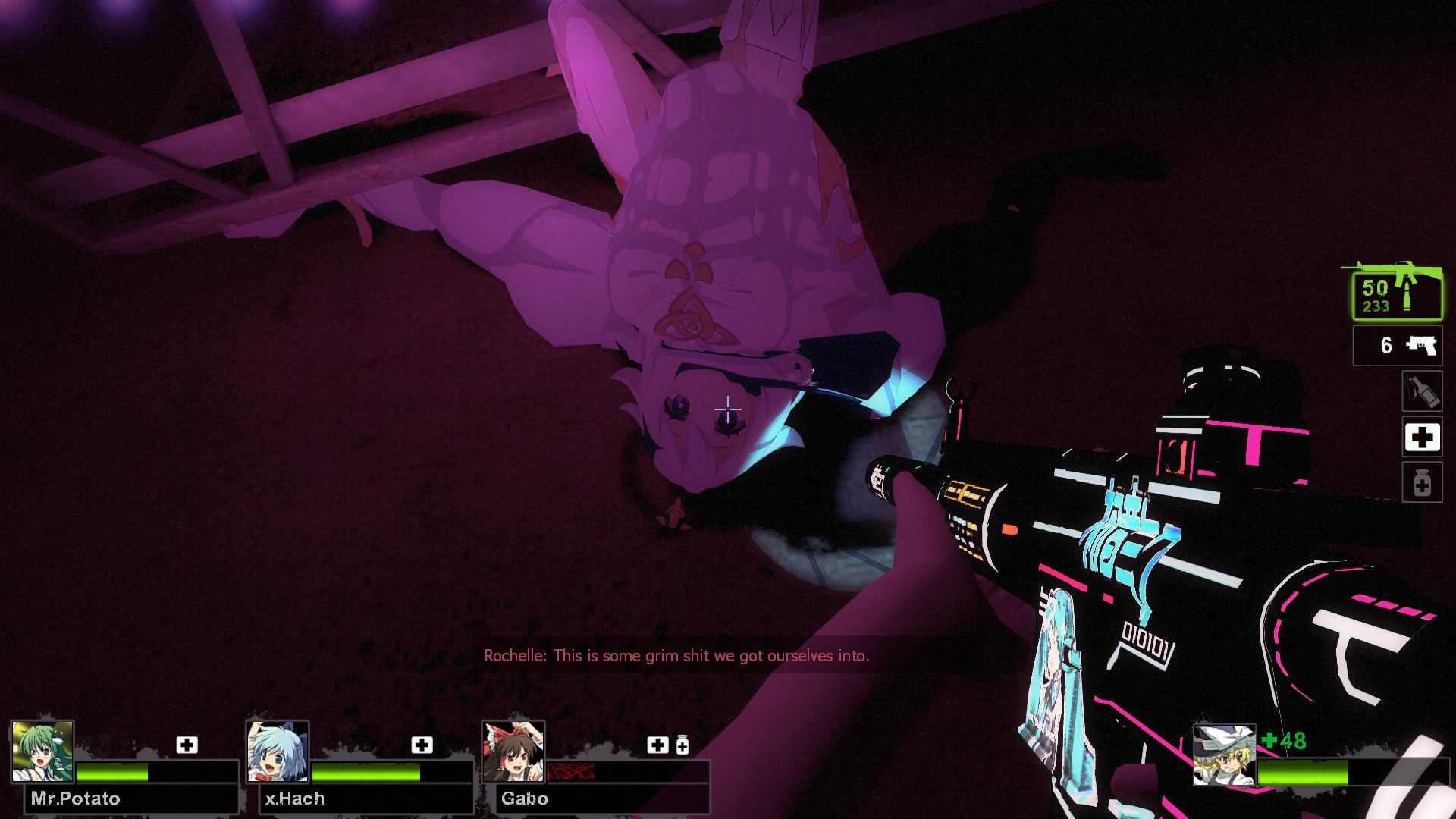Select the molotov throwable slot

point(1422,391)
